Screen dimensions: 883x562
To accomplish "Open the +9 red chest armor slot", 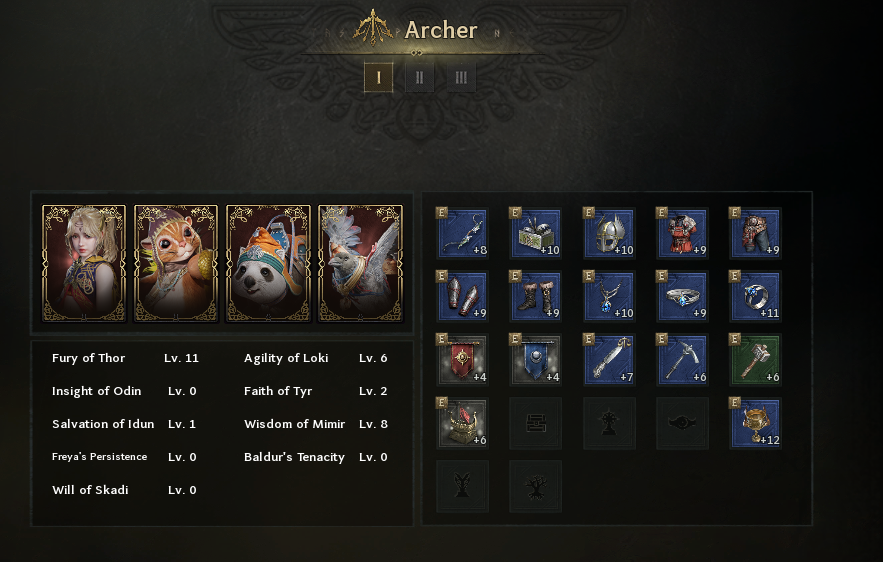I will pos(682,233).
